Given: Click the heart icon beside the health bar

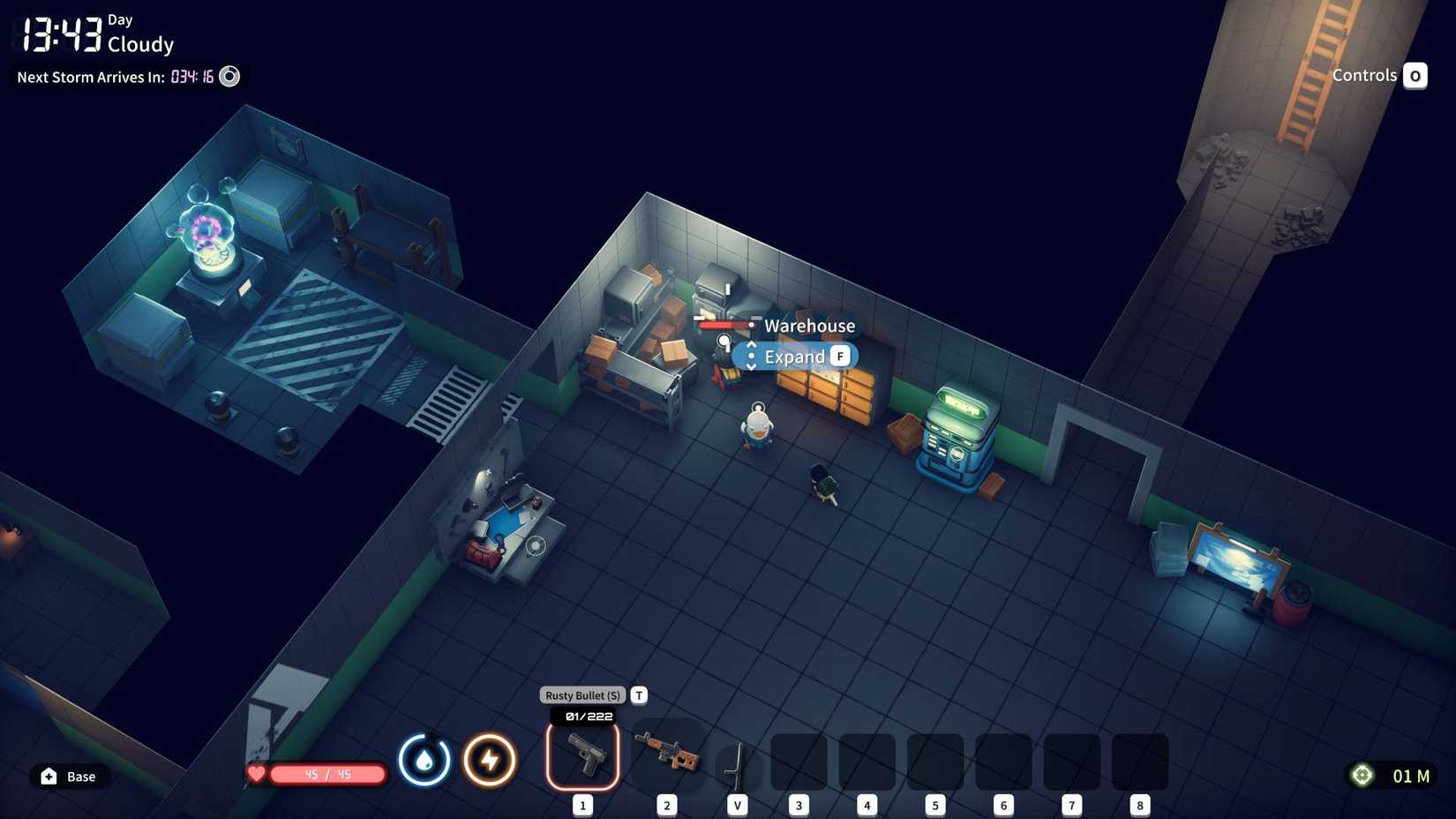Looking at the screenshot, I should click(x=256, y=774).
